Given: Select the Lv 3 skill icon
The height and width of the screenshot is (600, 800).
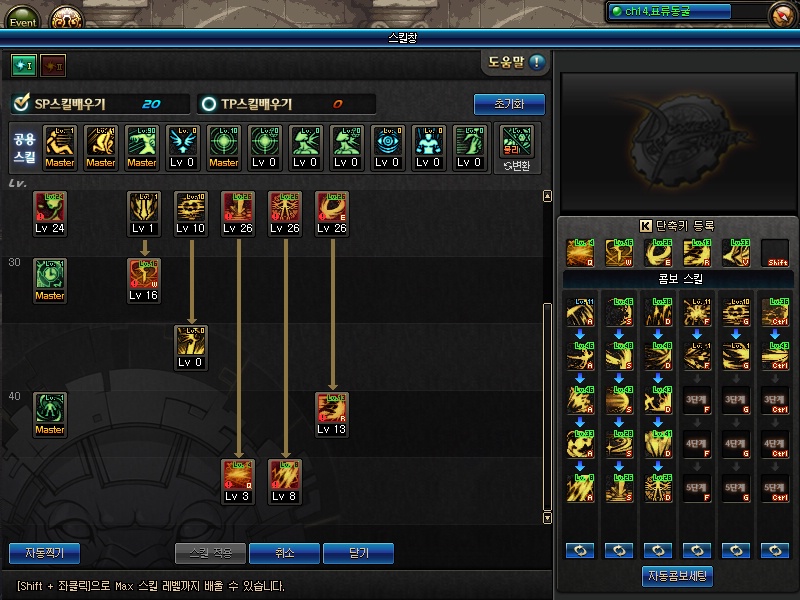Looking at the screenshot, I should [237, 475].
